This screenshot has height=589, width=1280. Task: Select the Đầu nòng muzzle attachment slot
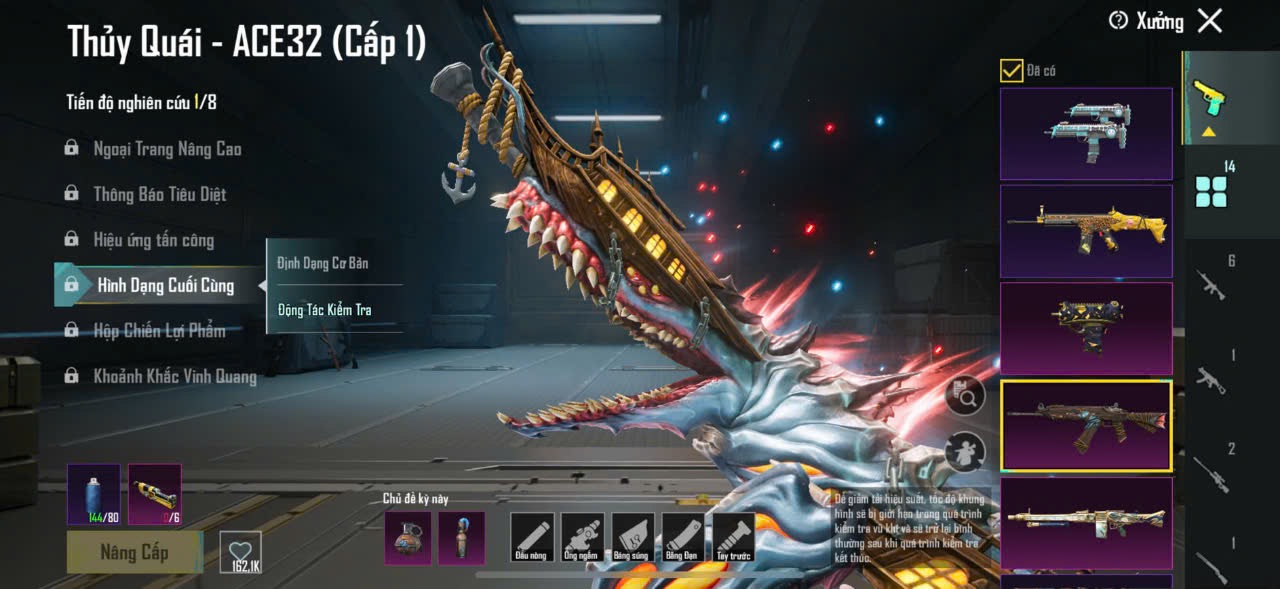coord(532,537)
